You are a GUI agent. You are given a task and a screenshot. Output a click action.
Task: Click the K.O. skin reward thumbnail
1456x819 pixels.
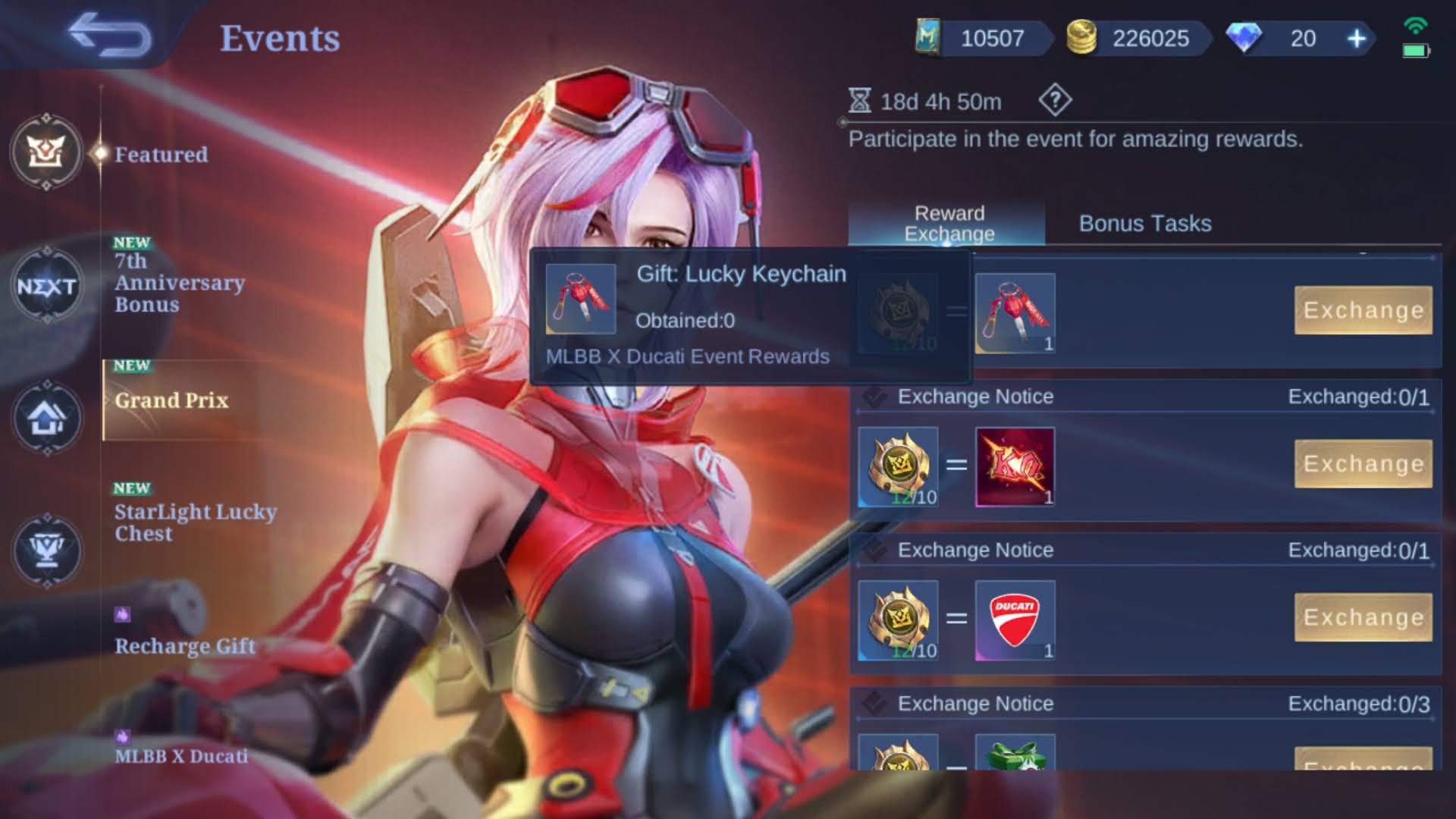(x=1015, y=466)
